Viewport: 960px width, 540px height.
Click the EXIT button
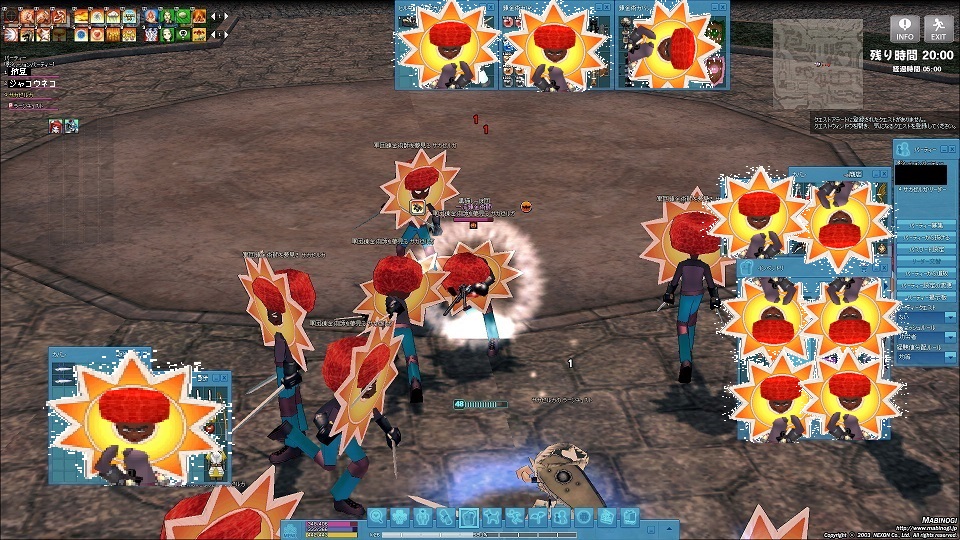[938, 28]
